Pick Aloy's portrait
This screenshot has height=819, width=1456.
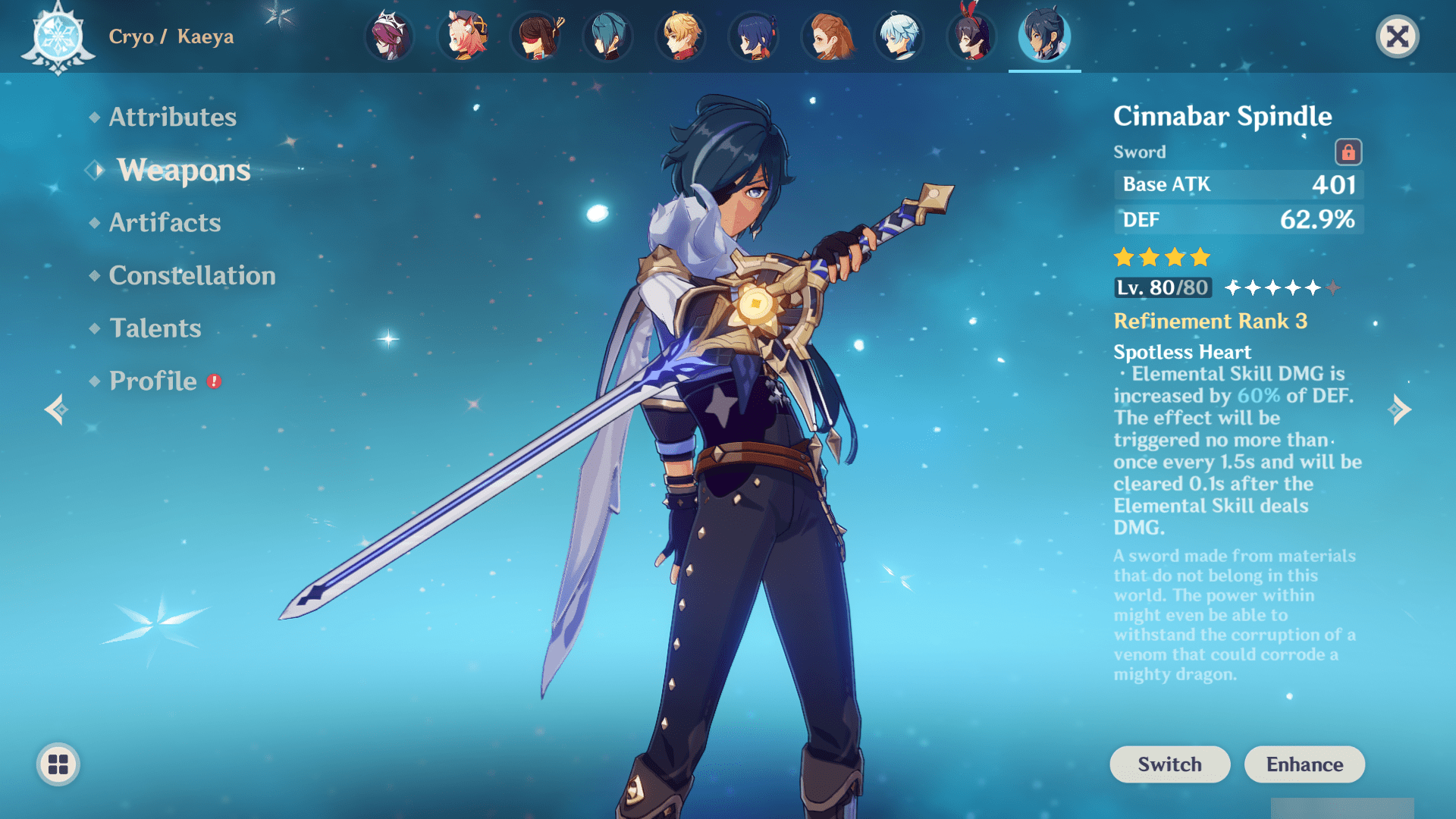click(x=827, y=36)
